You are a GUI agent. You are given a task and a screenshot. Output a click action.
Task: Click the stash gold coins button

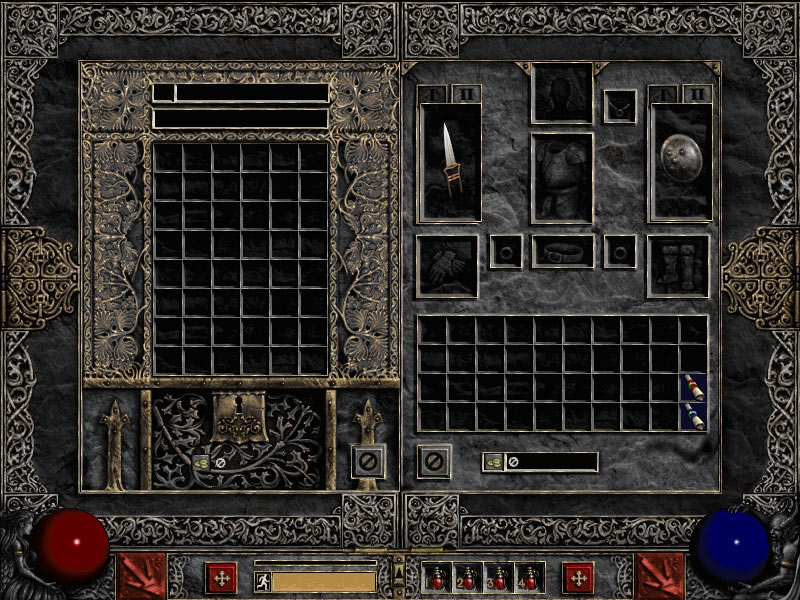coord(200,462)
